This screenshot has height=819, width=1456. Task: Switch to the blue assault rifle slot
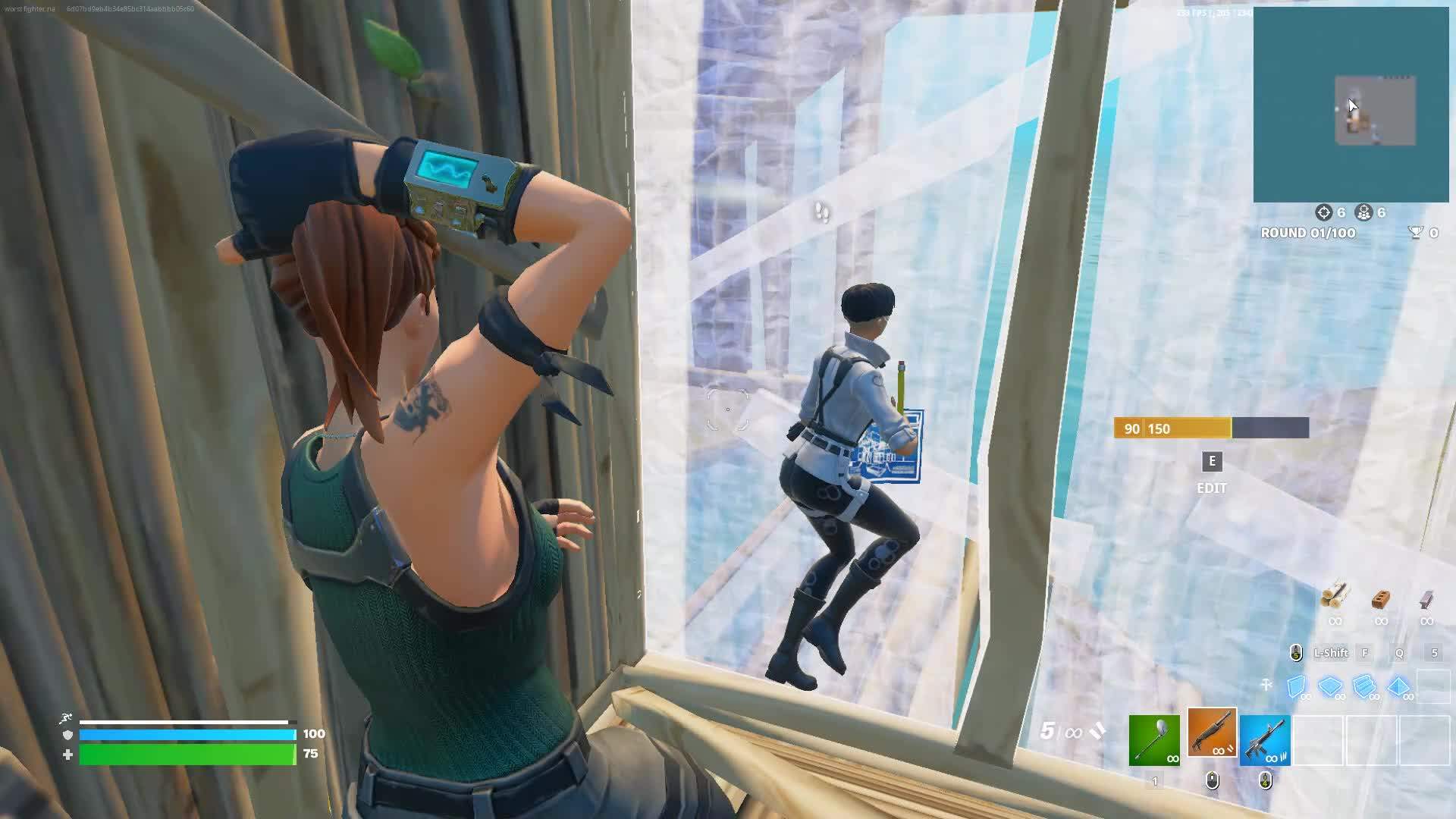[1265, 740]
